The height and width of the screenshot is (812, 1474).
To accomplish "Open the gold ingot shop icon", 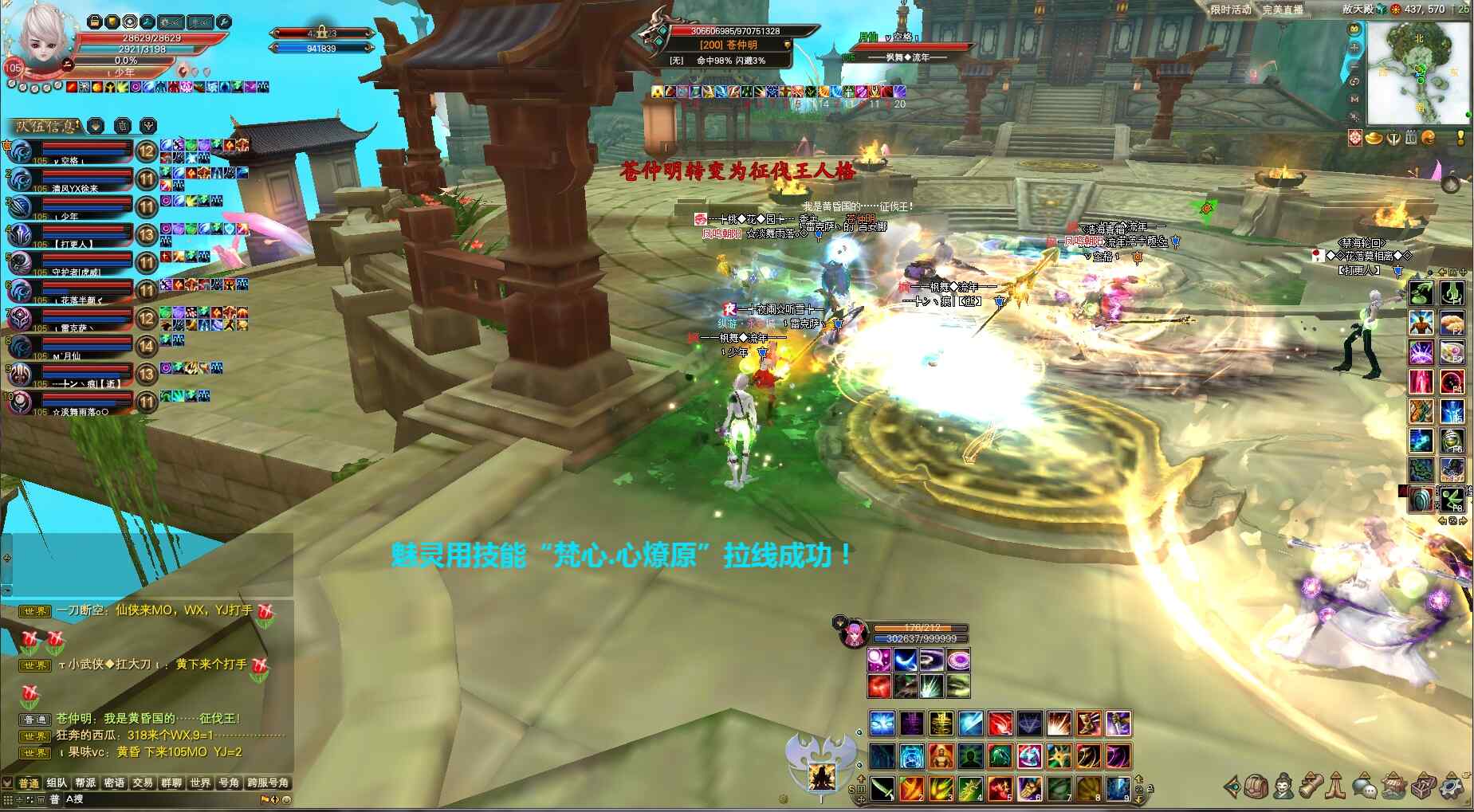I will coord(1374,138).
